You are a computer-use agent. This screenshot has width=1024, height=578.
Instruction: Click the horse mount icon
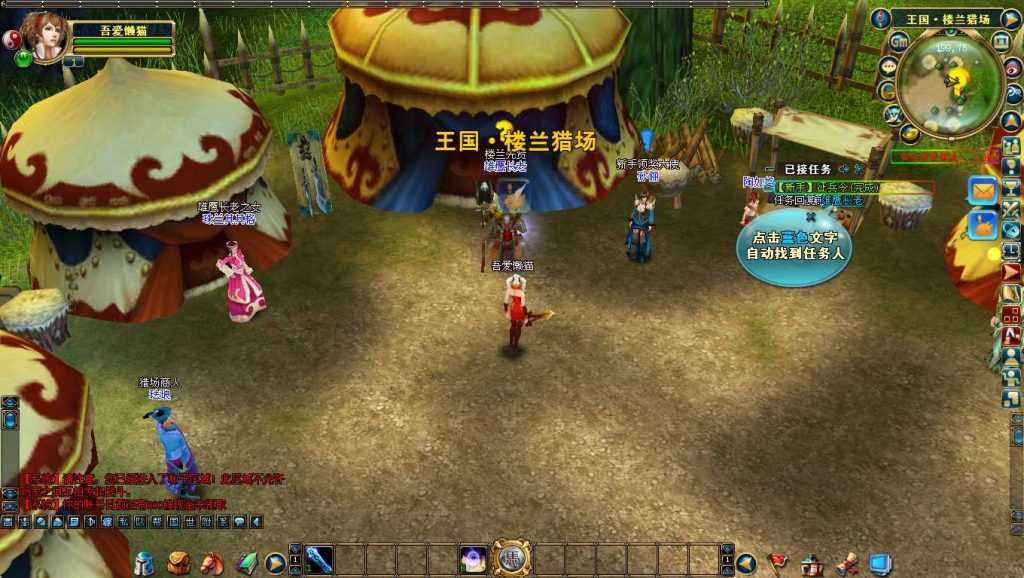coord(212,563)
